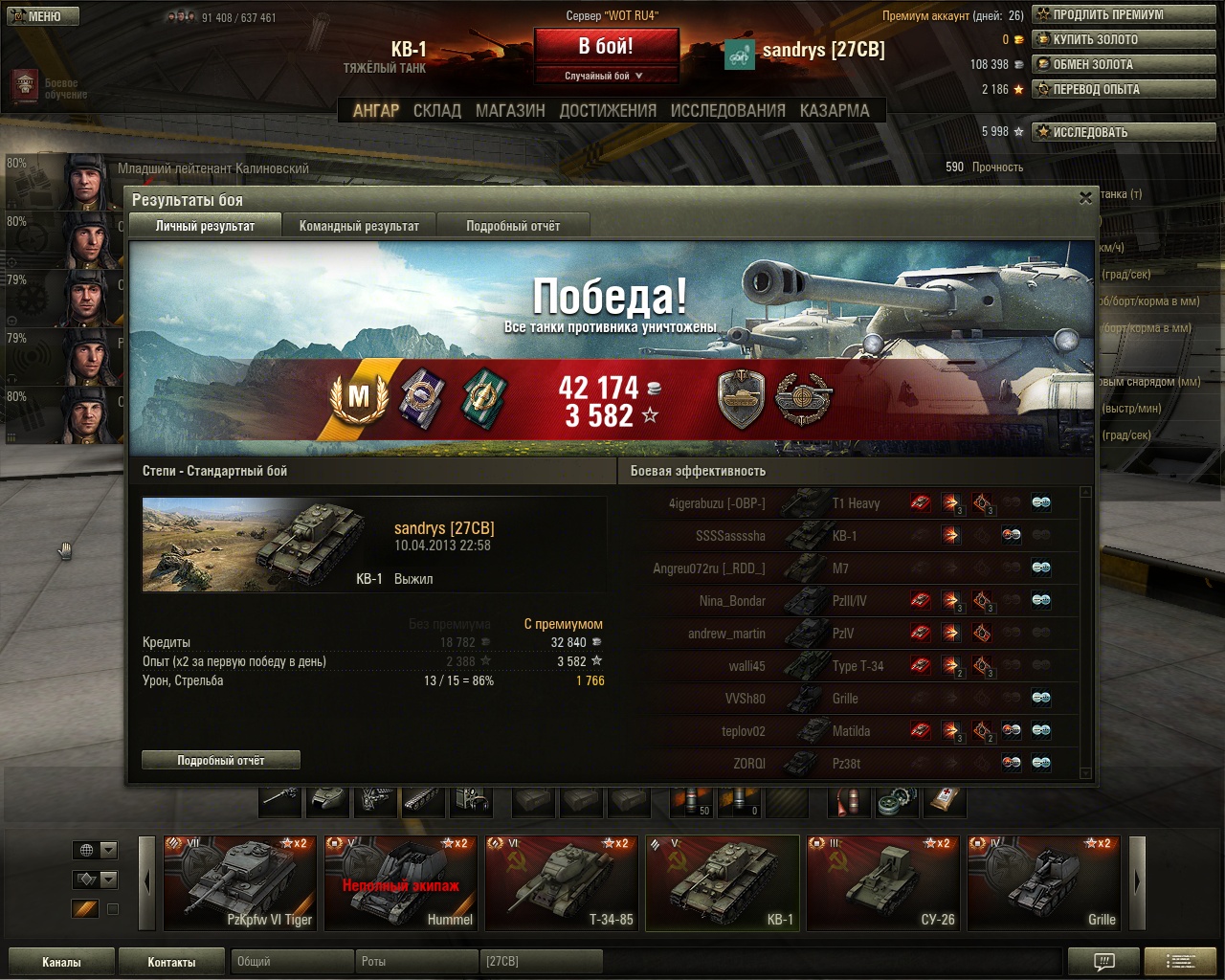Close the Результаты боя window

click(x=1085, y=198)
